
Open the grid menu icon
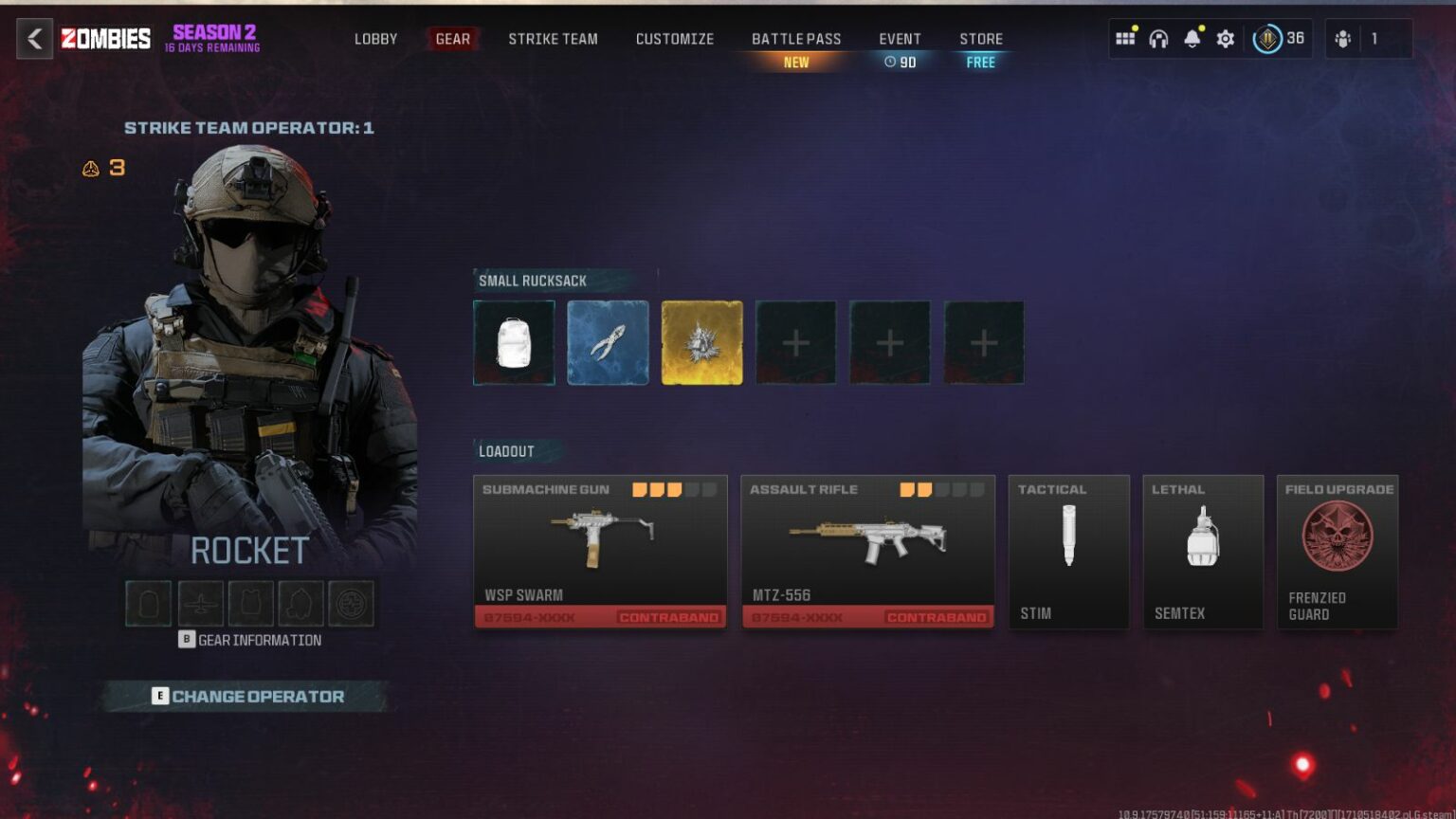coord(1125,39)
